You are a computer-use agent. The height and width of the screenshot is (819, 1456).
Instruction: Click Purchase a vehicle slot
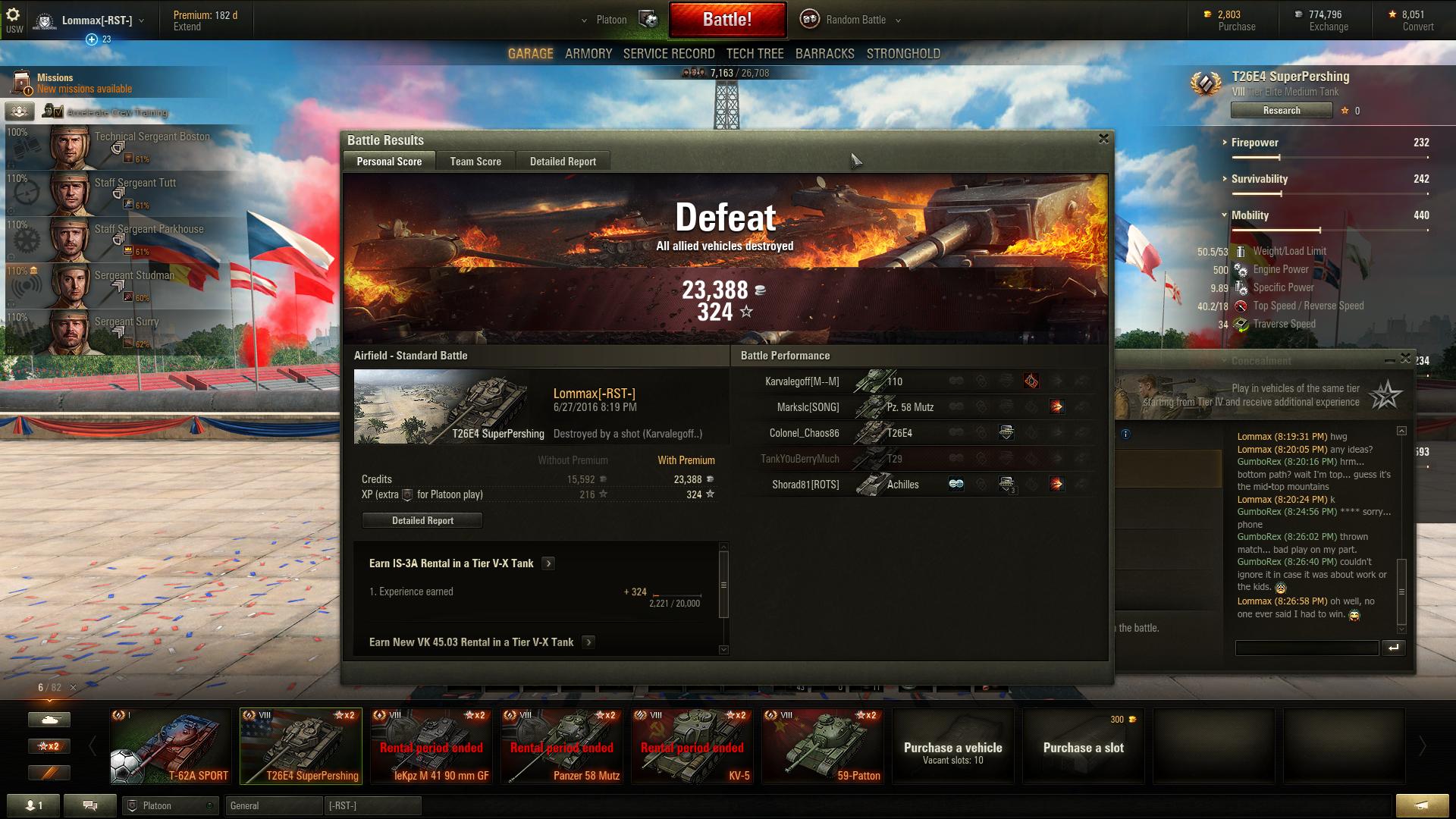click(x=952, y=746)
